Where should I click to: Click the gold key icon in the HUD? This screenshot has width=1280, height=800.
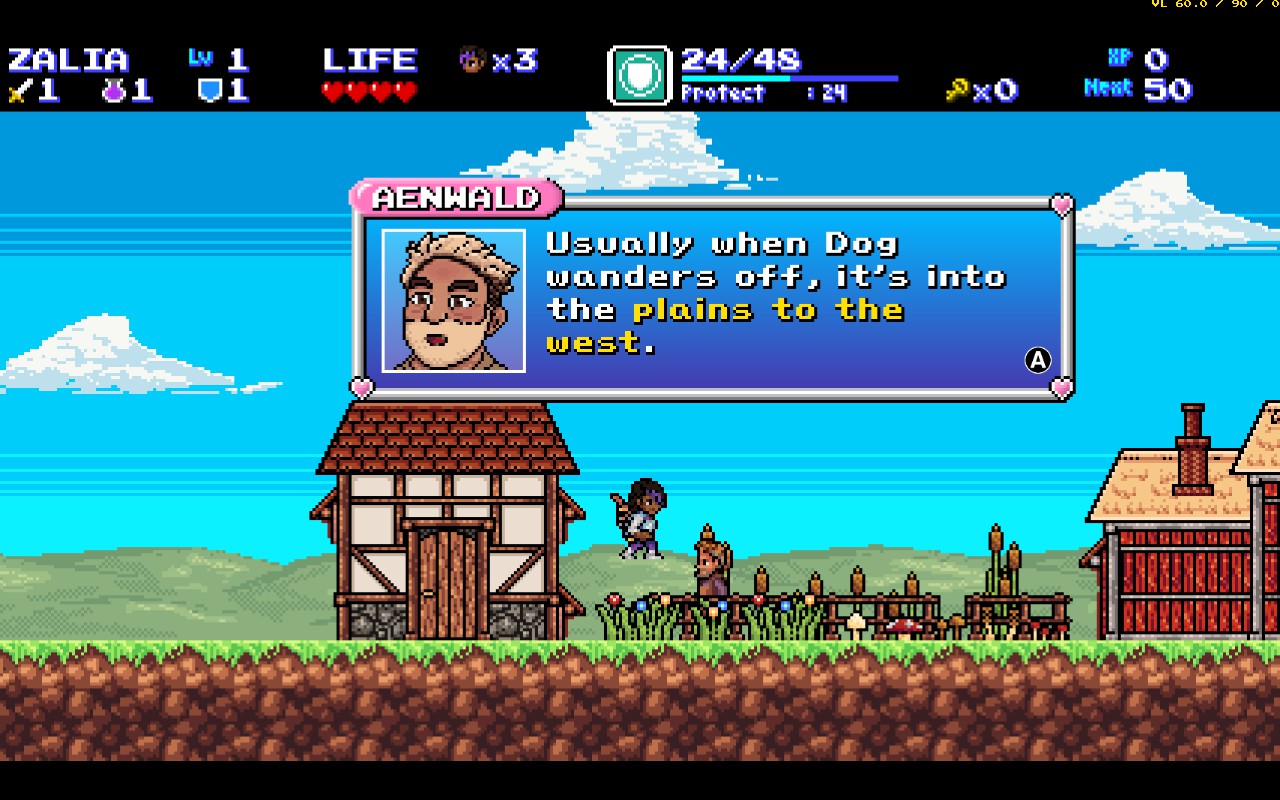coord(958,91)
